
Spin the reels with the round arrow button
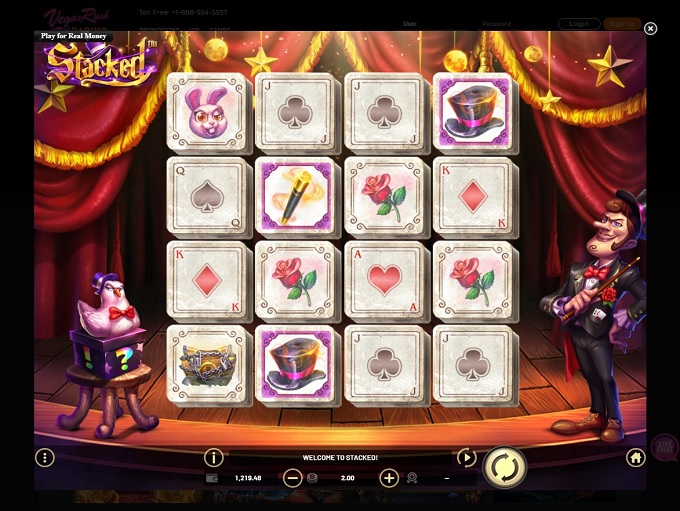click(504, 467)
